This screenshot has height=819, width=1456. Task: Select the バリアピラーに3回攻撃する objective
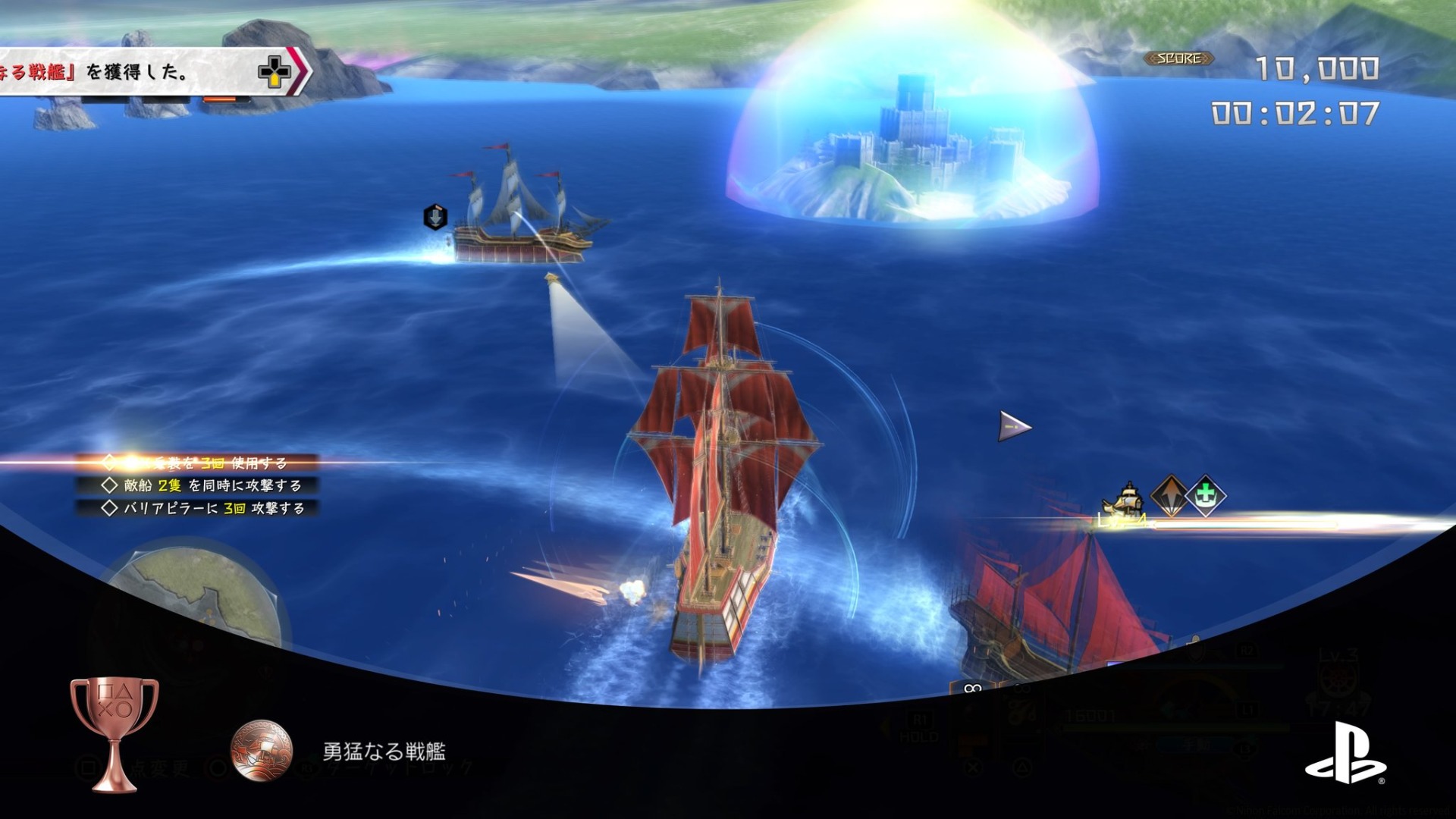203,508
